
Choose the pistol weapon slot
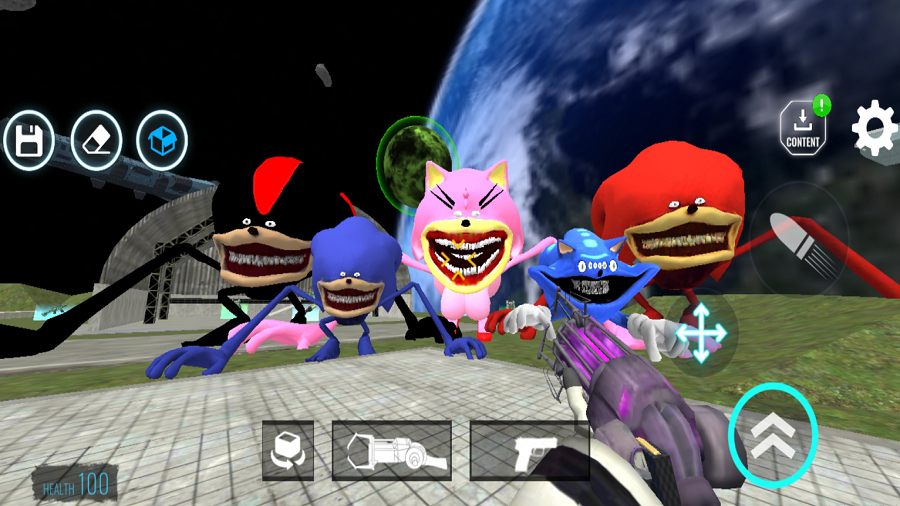click(x=528, y=451)
